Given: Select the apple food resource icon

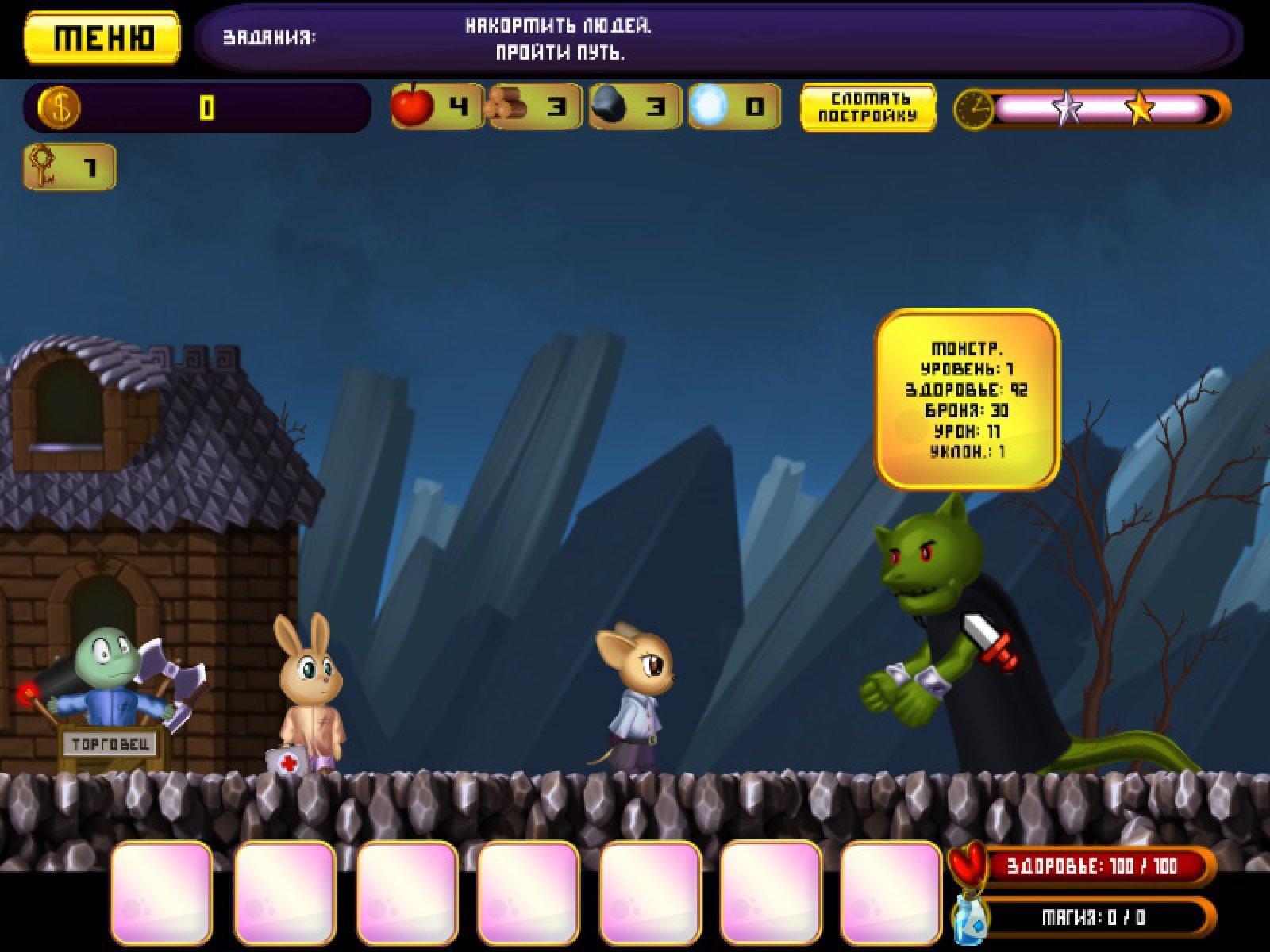Looking at the screenshot, I should 414,106.
